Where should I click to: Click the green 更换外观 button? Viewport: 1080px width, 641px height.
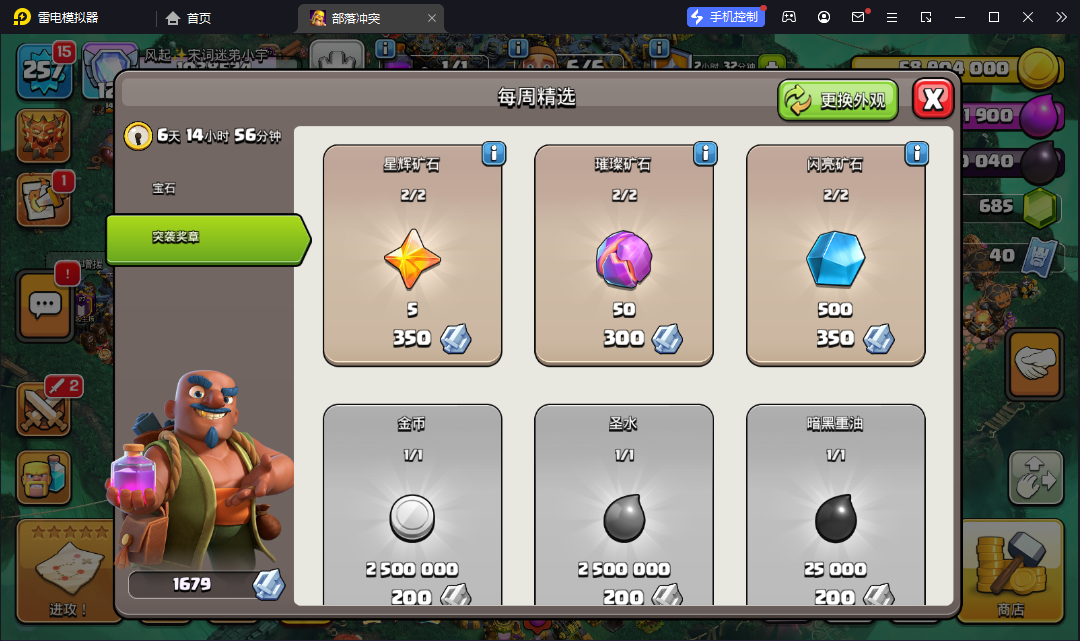[x=838, y=100]
